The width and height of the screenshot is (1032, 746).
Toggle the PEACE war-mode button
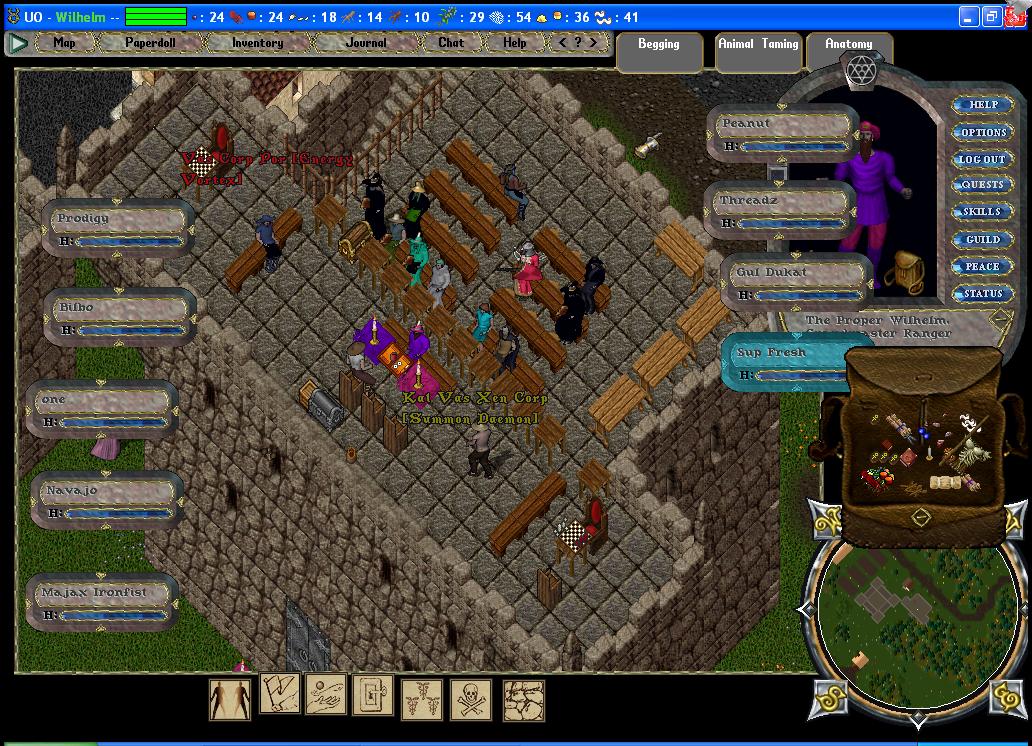click(x=982, y=267)
